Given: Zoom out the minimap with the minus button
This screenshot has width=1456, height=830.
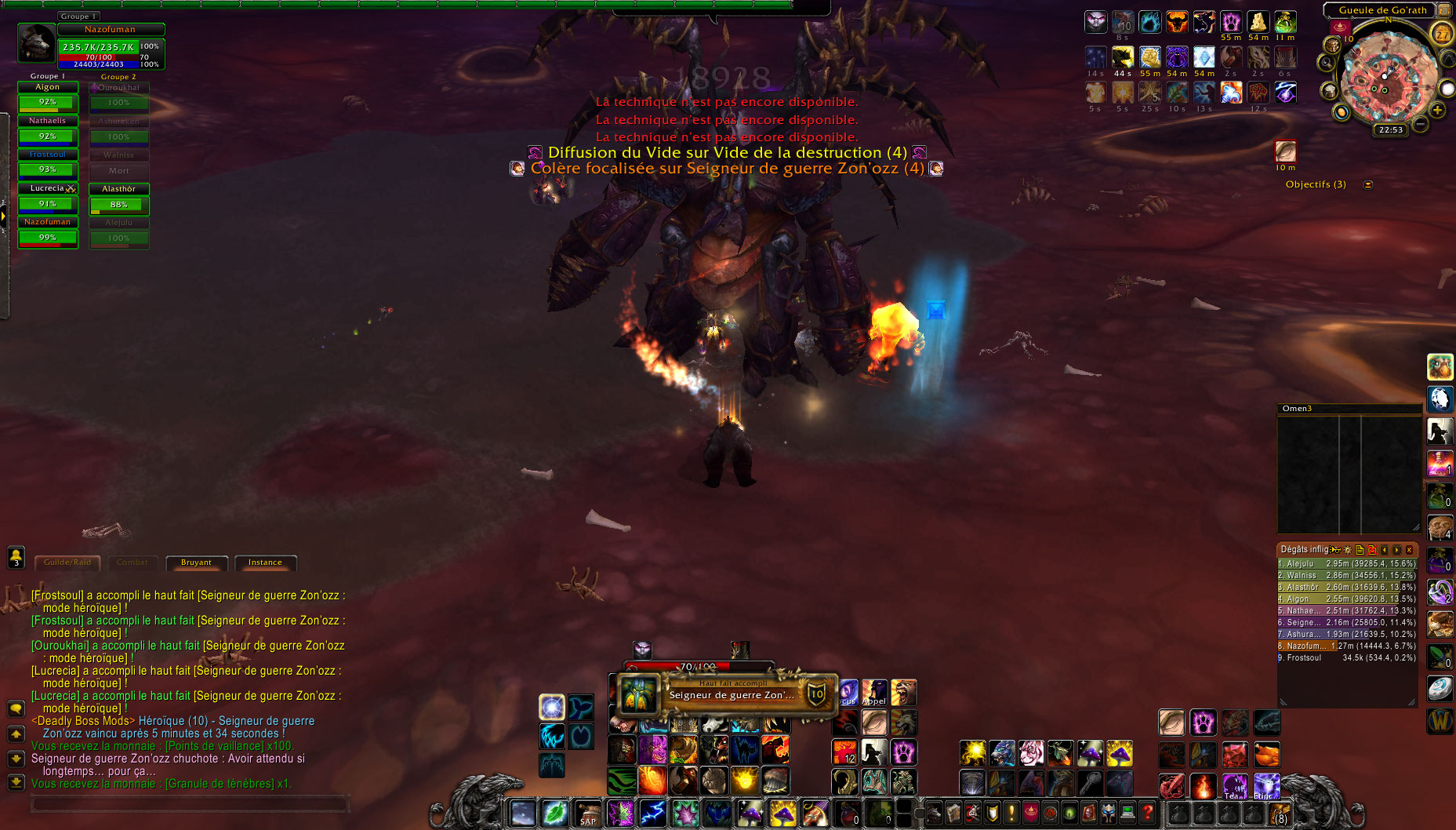Looking at the screenshot, I should coord(1420,123).
